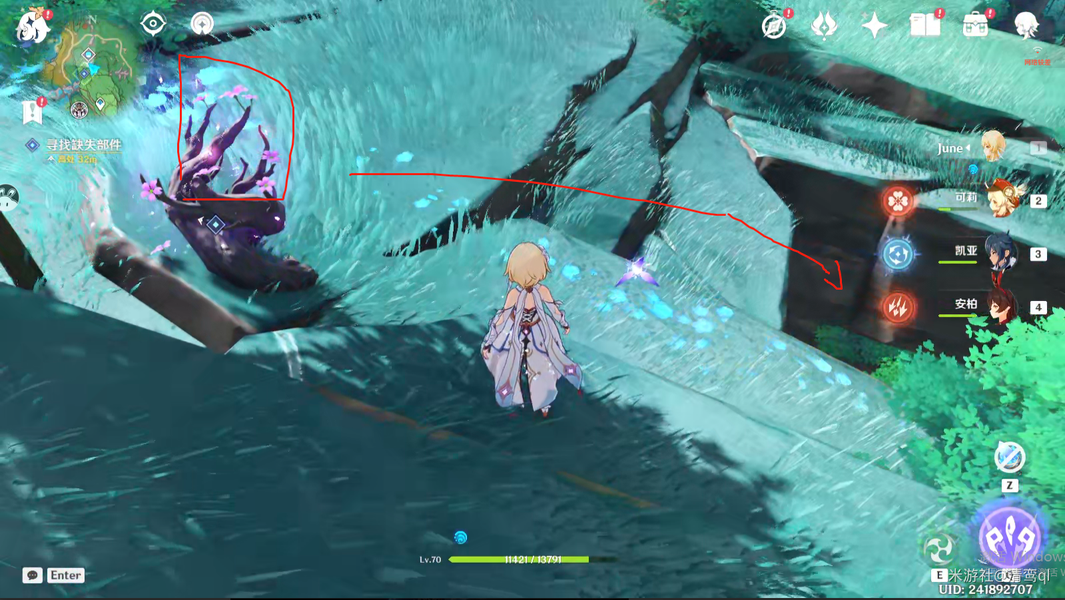Open the quest bookmark icon with alert
This screenshot has height=600, width=1065.
pyautogui.click(x=32, y=111)
